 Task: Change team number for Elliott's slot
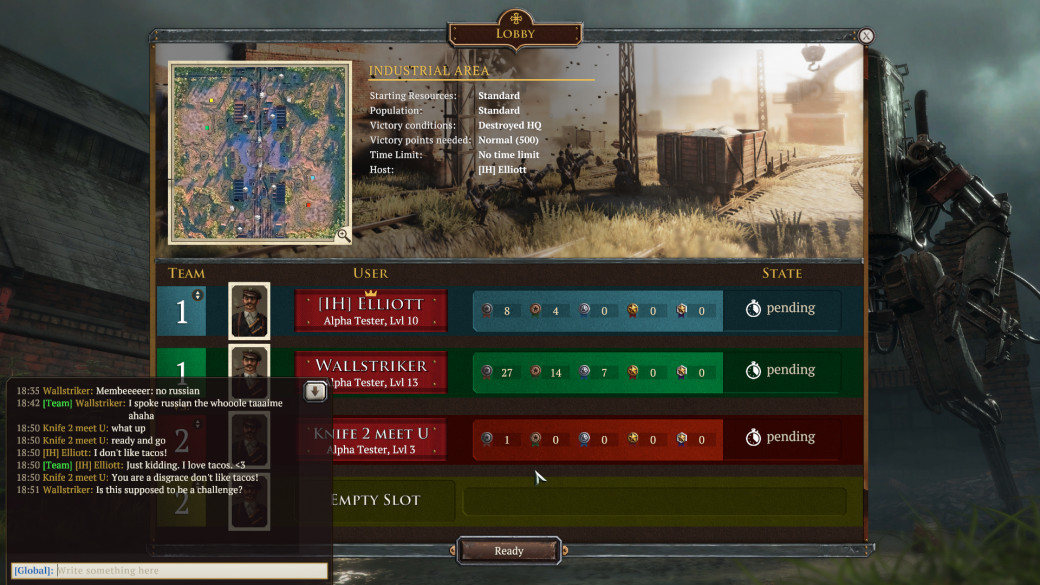(197, 295)
